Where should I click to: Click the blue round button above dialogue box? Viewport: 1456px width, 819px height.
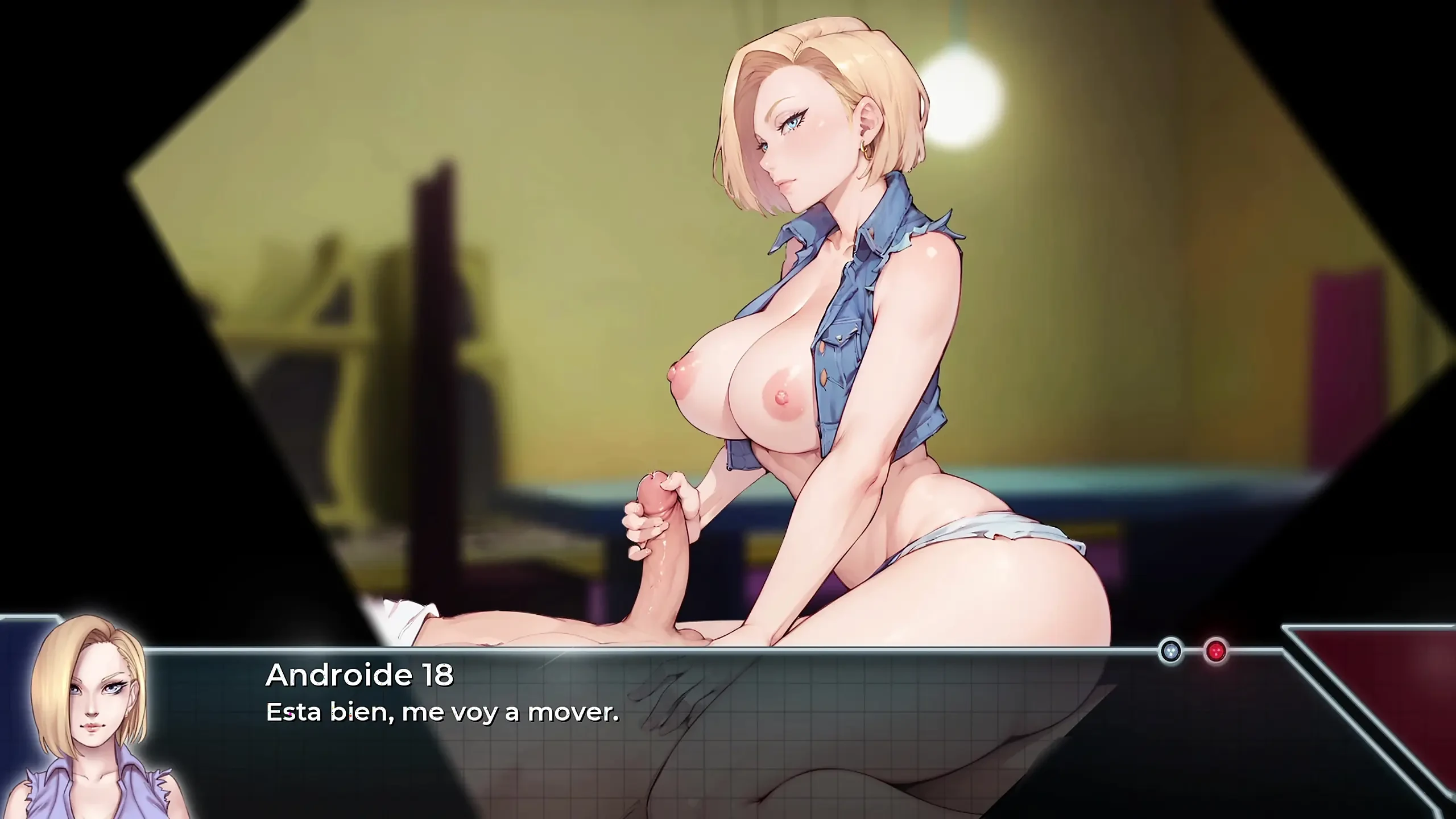pos(1170,651)
